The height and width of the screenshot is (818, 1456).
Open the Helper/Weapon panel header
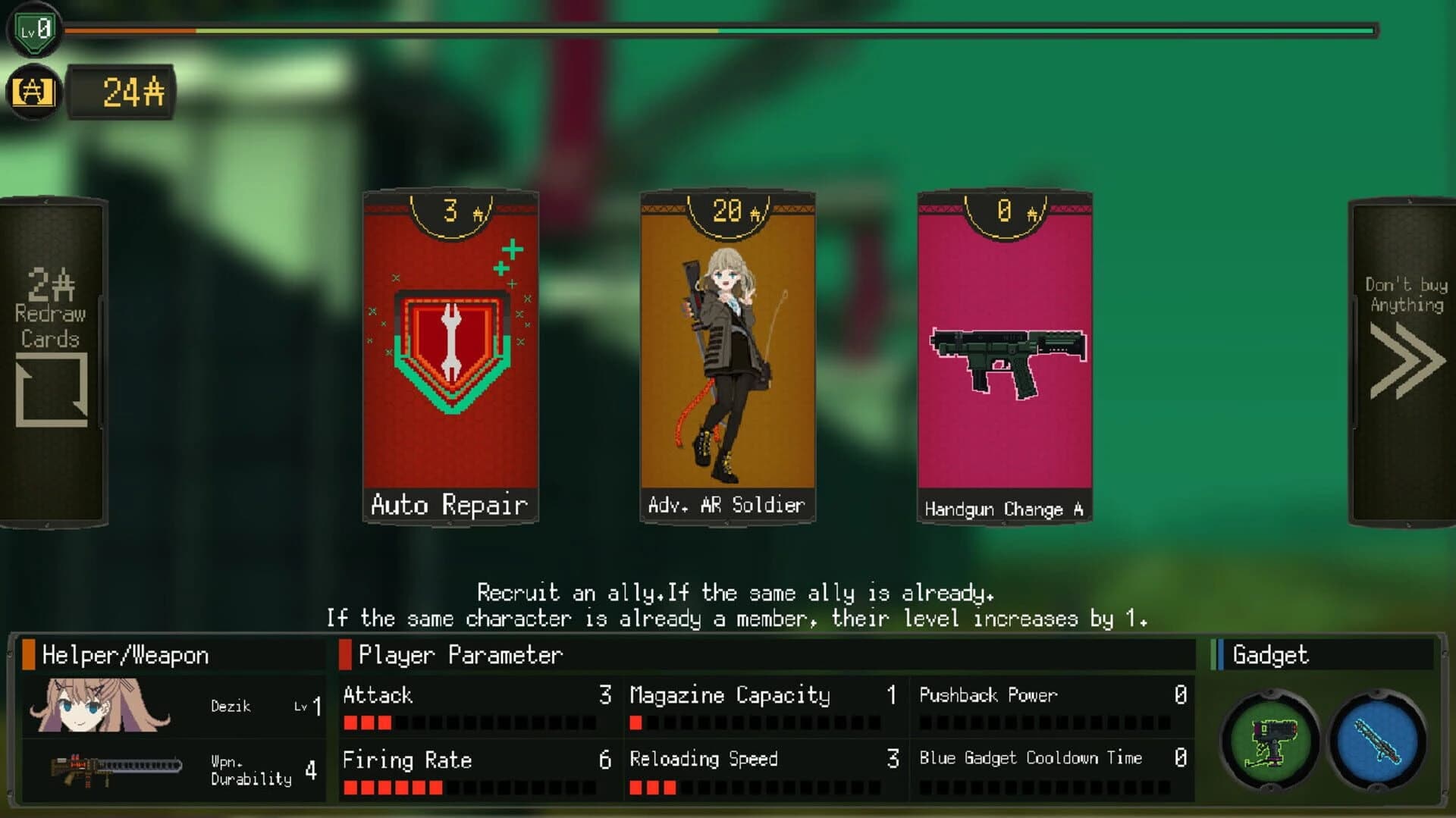pos(125,655)
